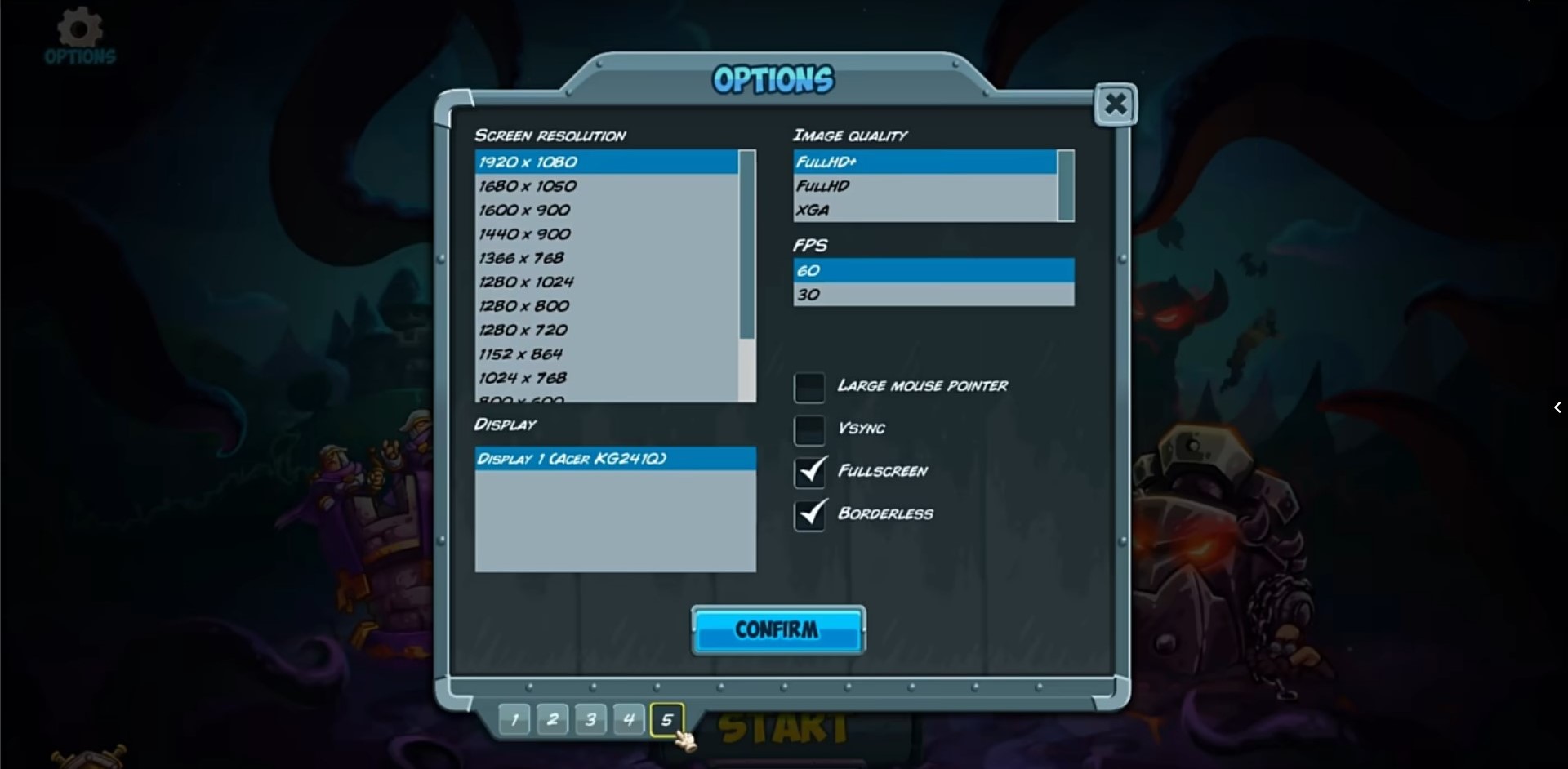1568x769 pixels.
Task: Uncheck the Fullscreen option
Action: pos(809,472)
